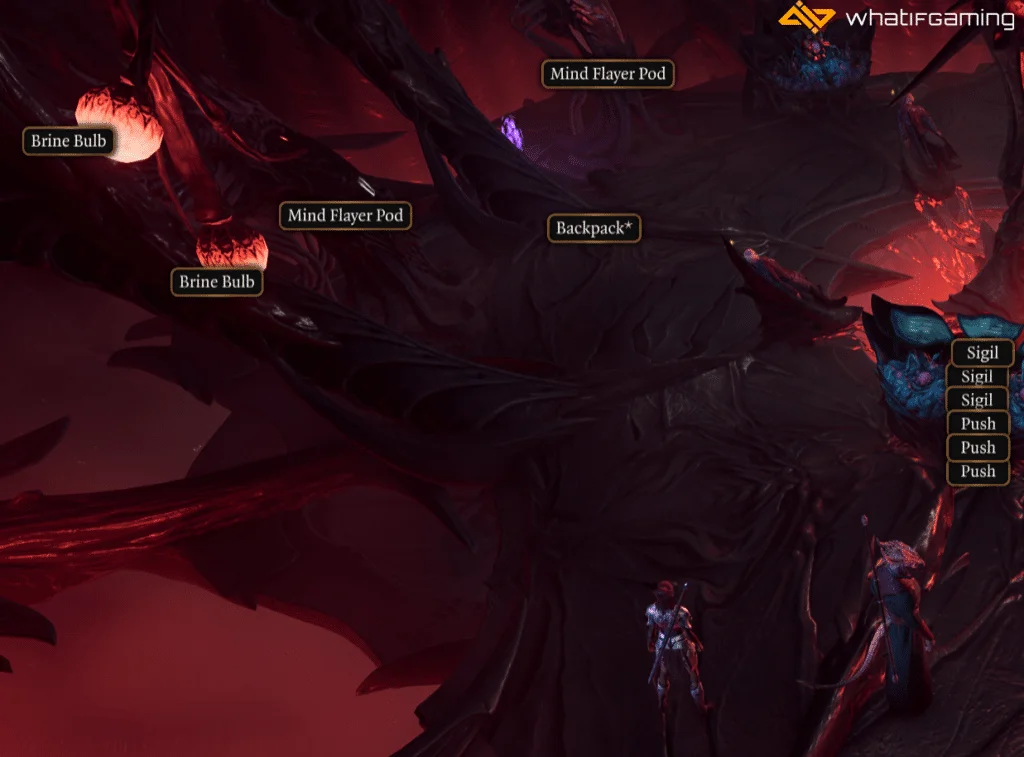Select the Backpack* loot label
The width and height of the screenshot is (1024, 757).
tap(594, 228)
